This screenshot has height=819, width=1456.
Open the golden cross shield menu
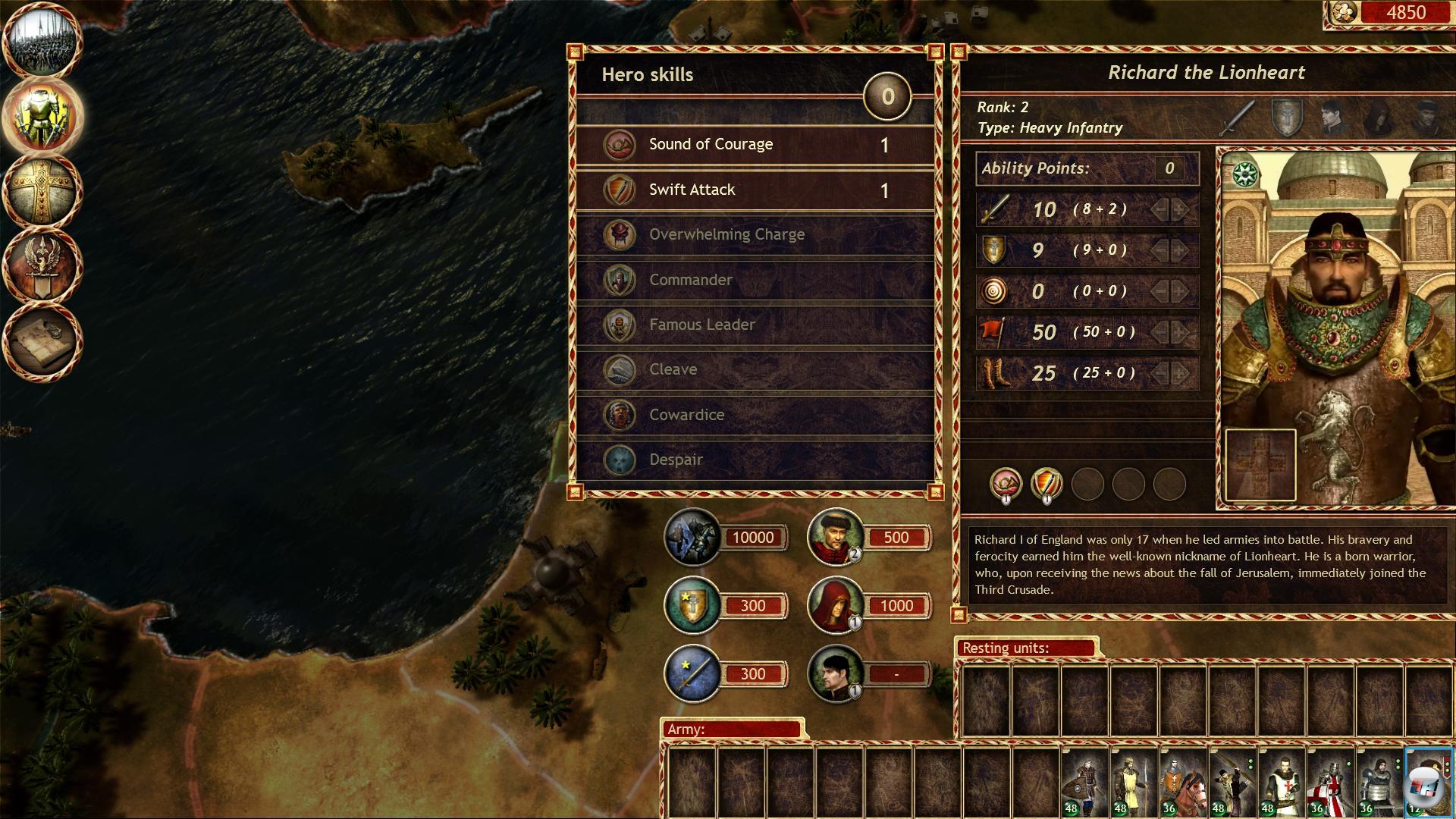(42, 190)
